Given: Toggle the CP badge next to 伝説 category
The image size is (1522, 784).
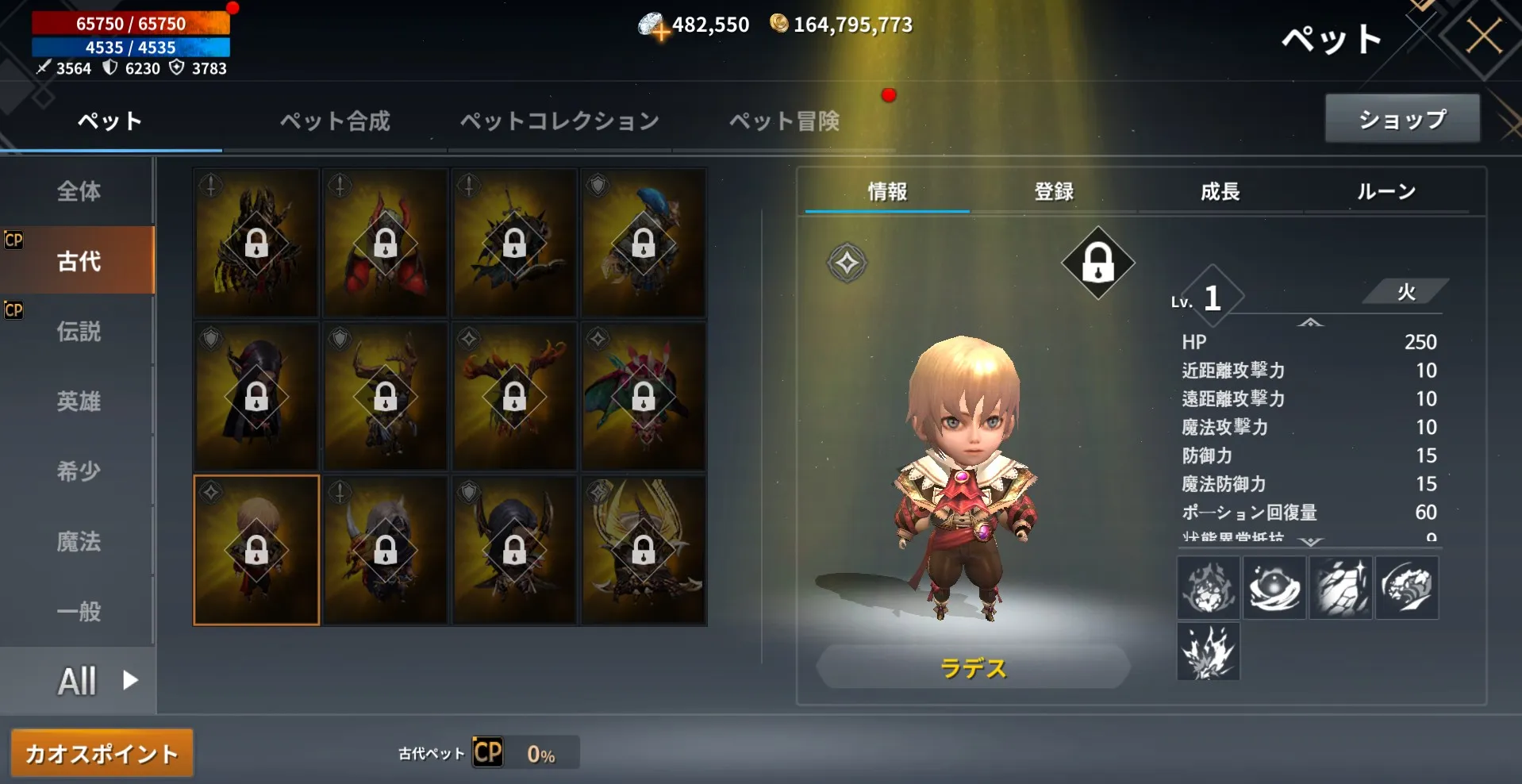Looking at the screenshot, I should click(x=13, y=310).
